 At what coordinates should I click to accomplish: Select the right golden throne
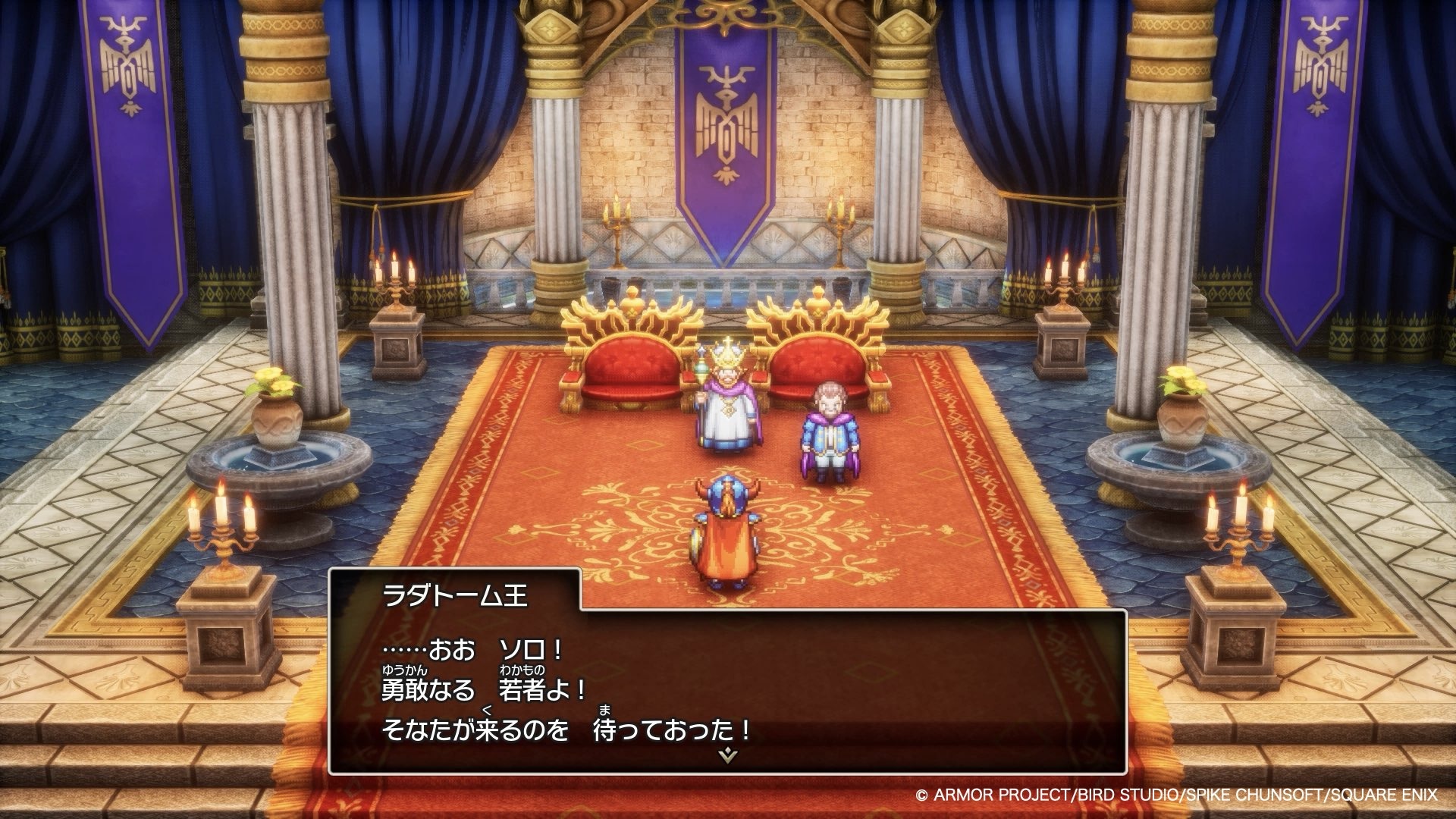819,364
